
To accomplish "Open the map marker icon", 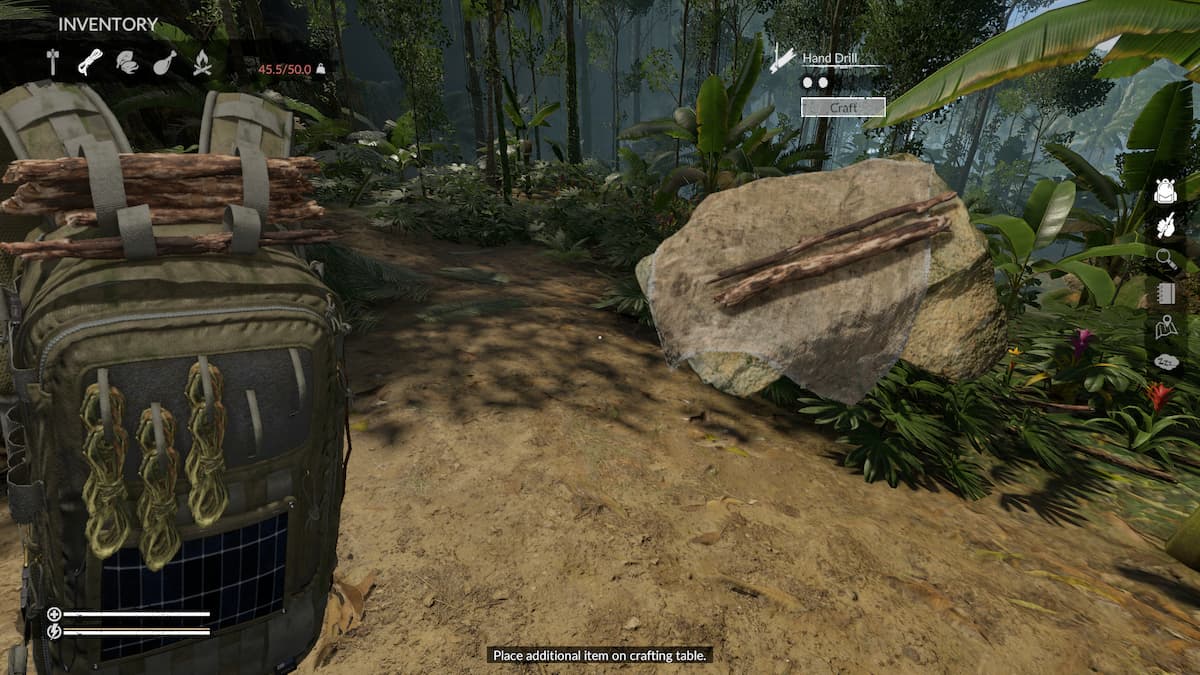I will click(1165, 328).
